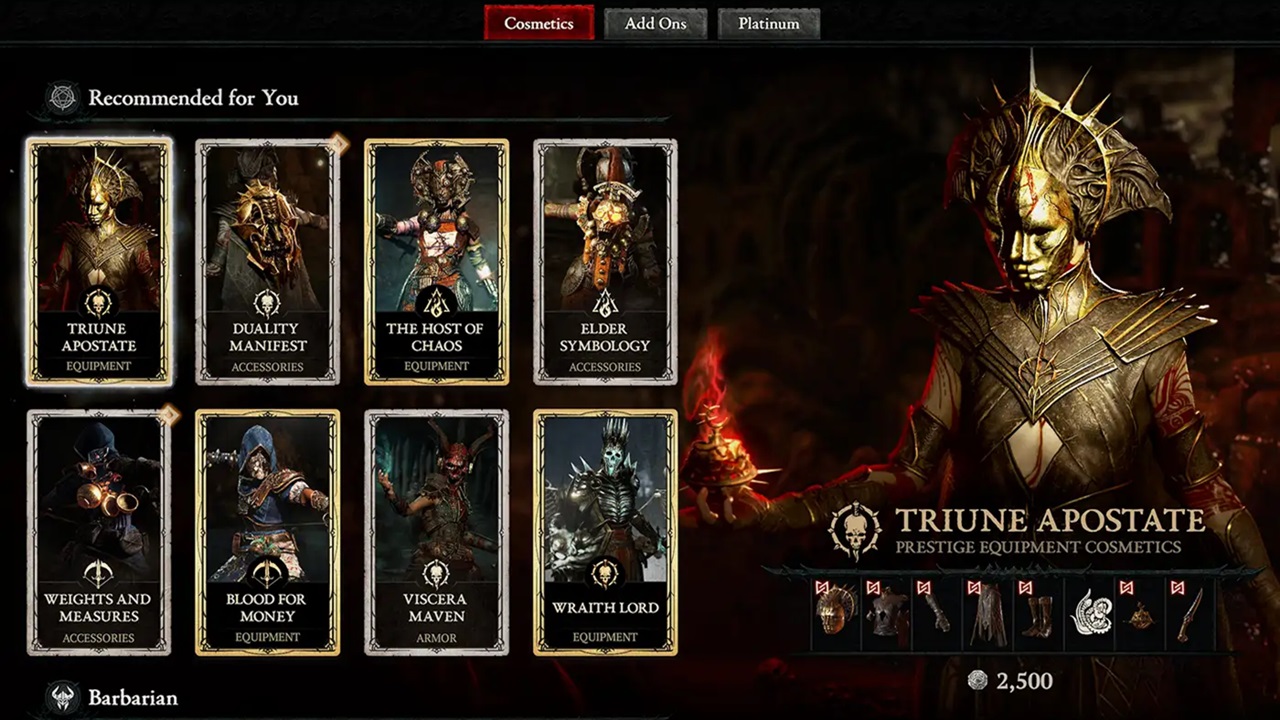Switch to the Cosmetics tab
The width and height of the screenshot is (1280, 720).
coord(538,23)
